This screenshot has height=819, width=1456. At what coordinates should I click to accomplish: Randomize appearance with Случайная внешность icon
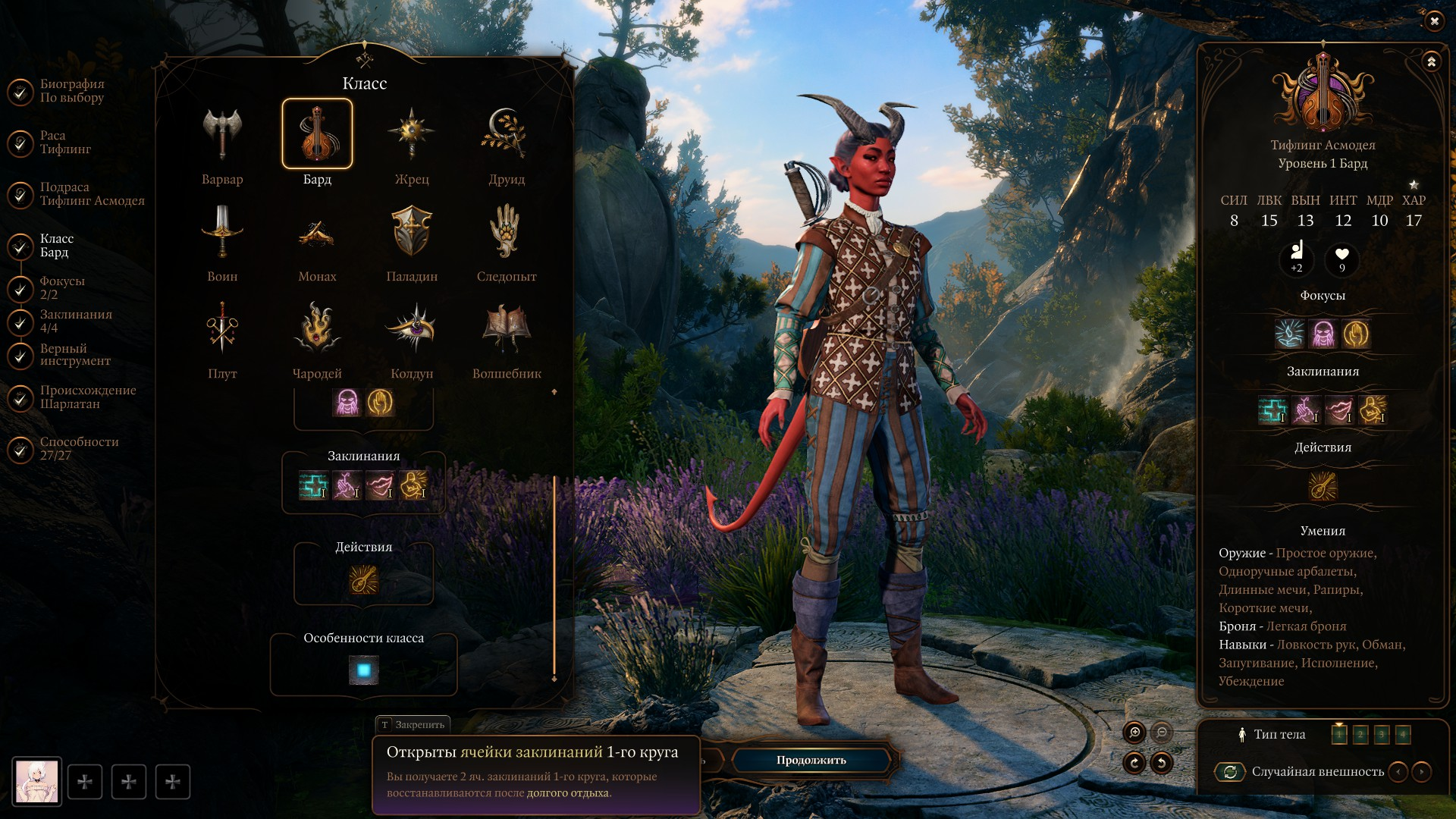[x=1230, y=772]
